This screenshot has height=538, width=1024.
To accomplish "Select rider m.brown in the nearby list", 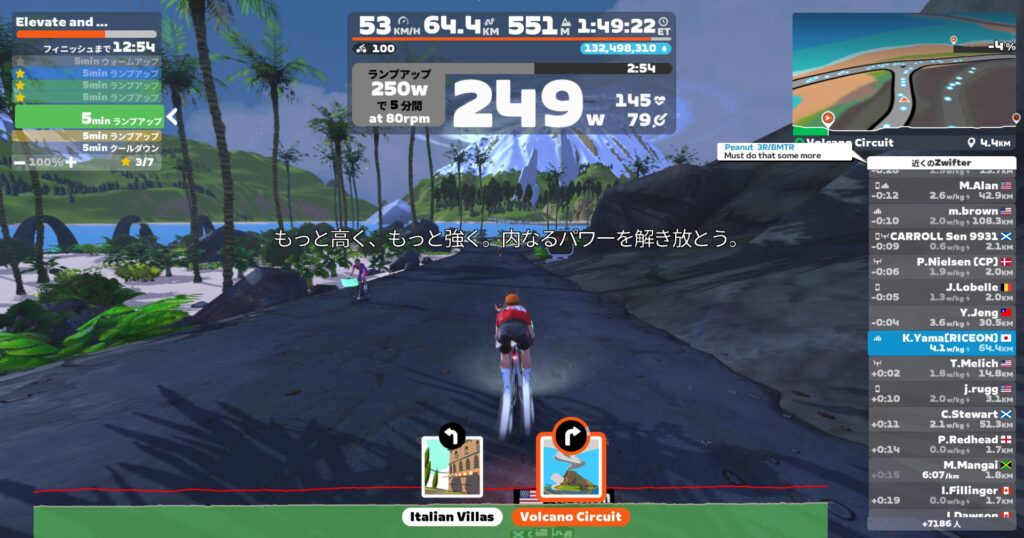I will [x=941, y=216].
